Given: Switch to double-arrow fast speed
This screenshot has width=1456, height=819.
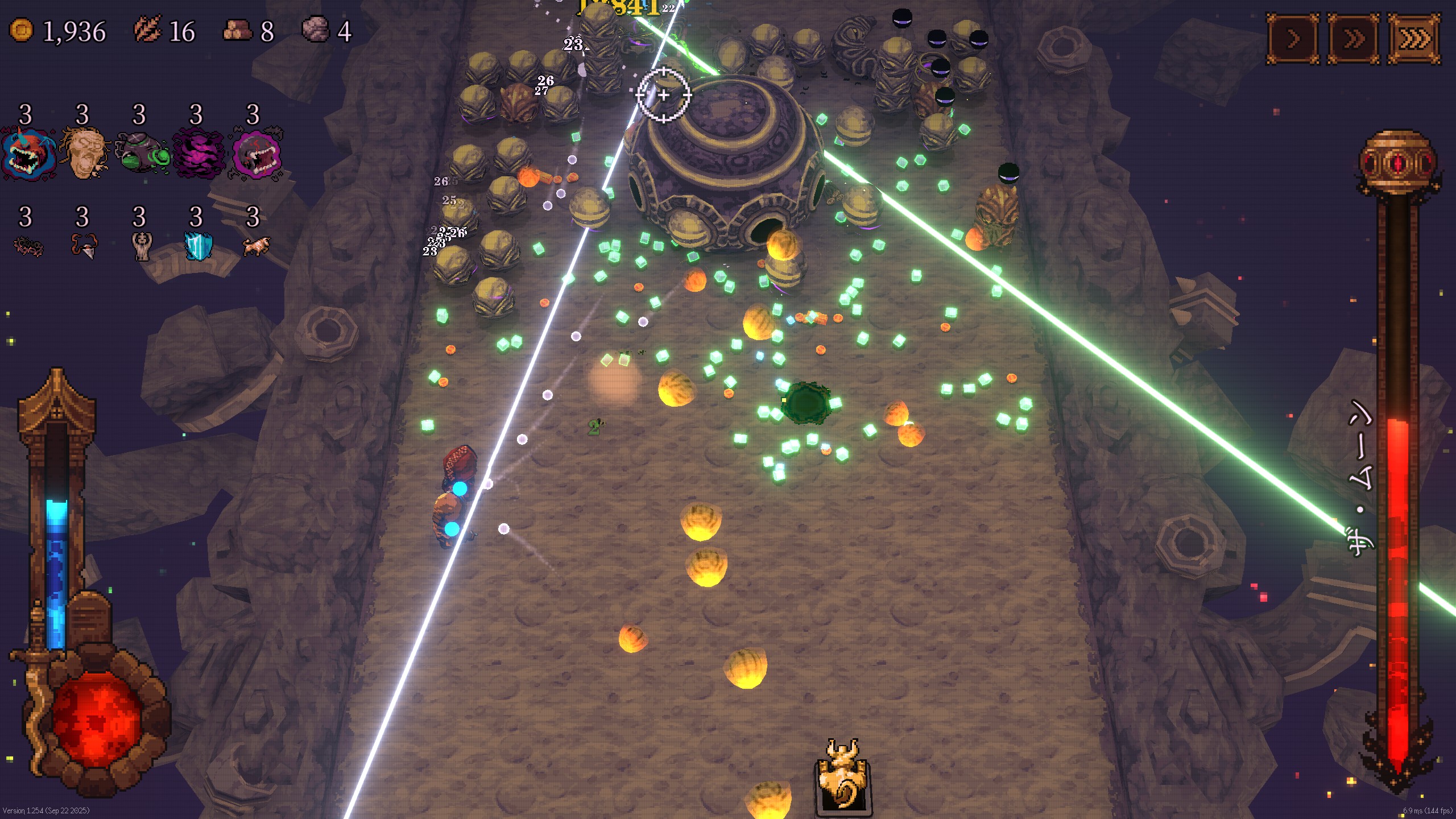Looking at the screenshot, I should pos(1354,39).
